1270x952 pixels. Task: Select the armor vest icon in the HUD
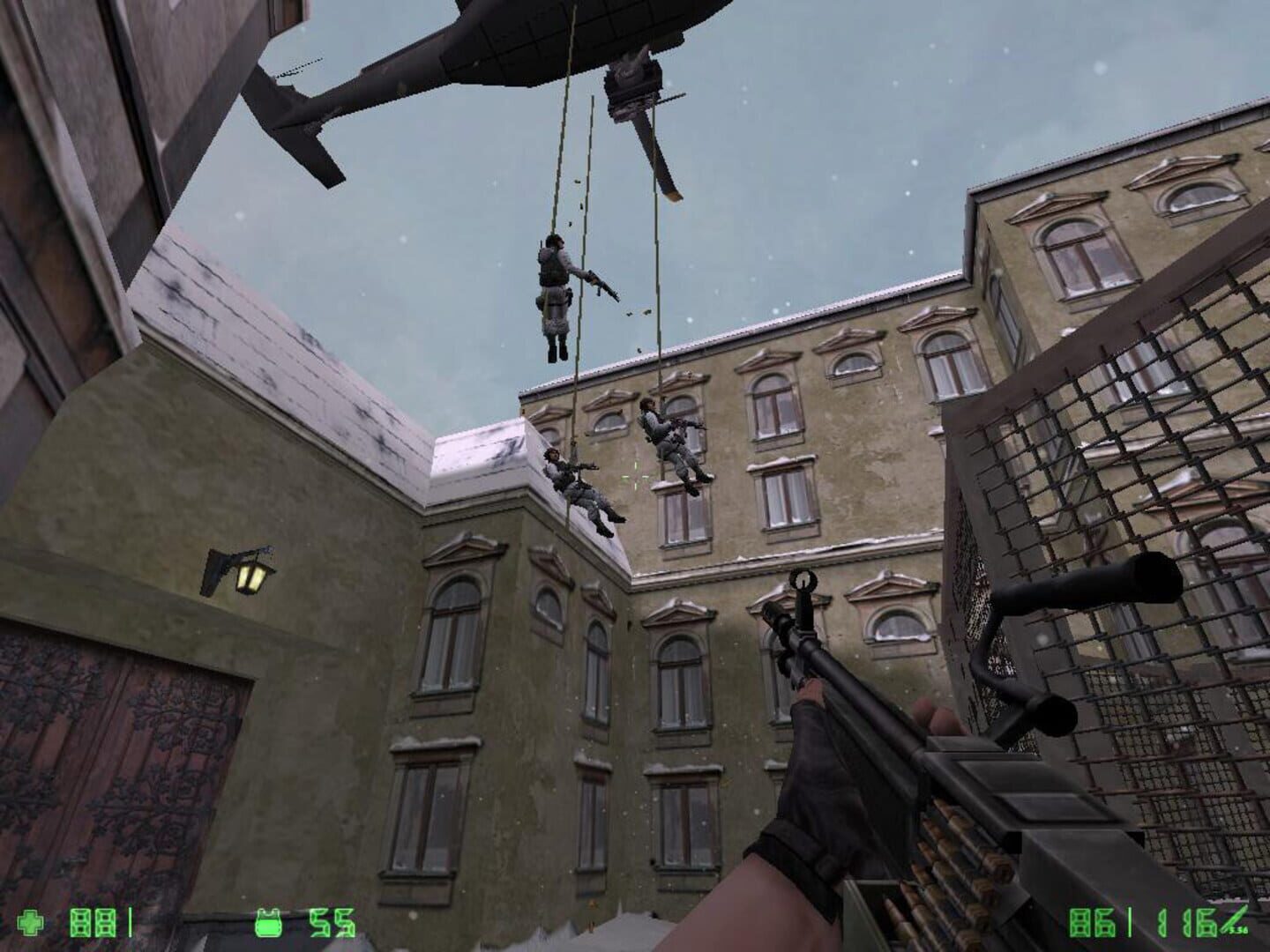[x=269, y=922]
